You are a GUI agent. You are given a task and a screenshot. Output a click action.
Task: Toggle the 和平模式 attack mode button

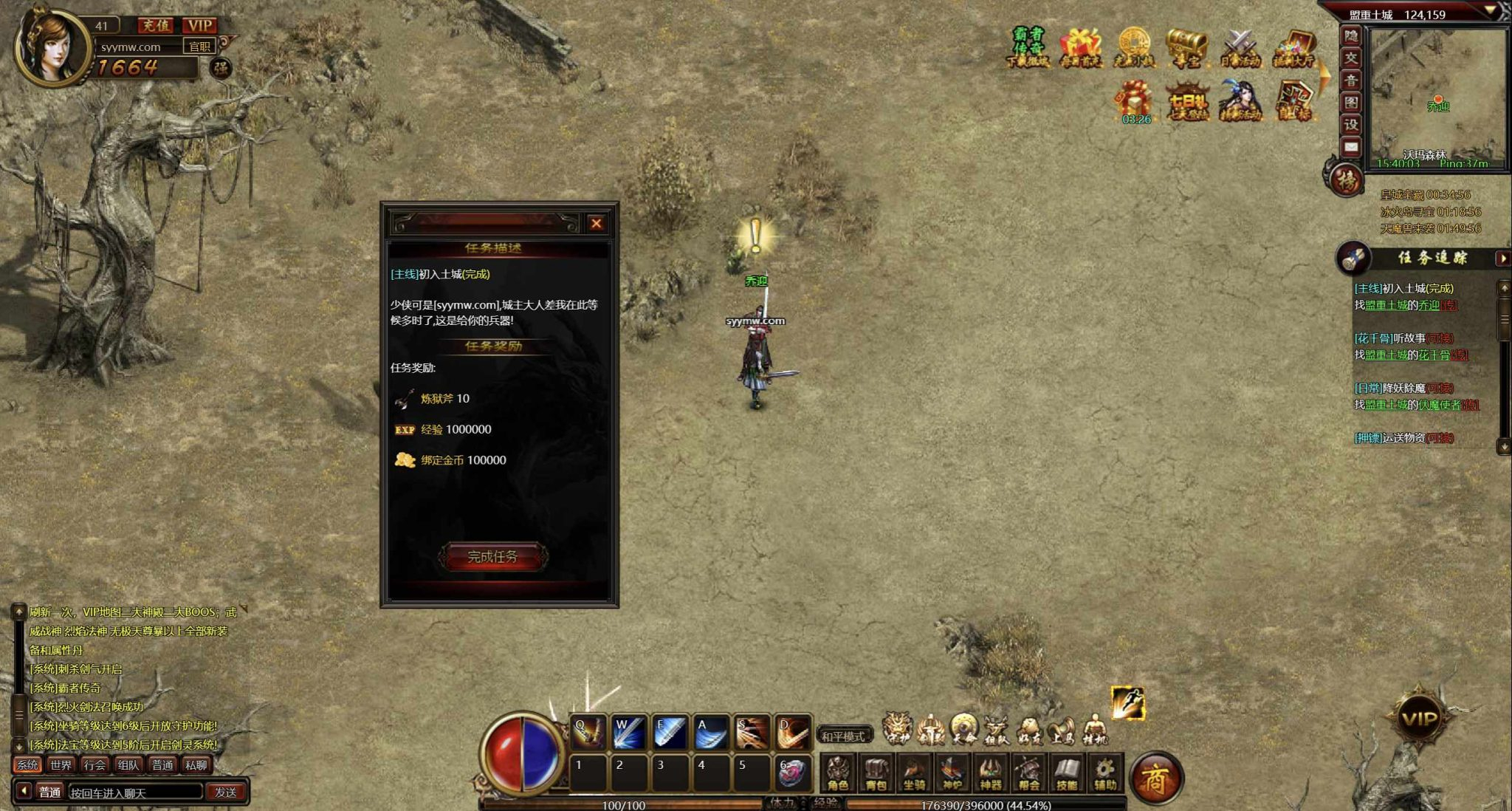pyautogui.click(x=843, y=736)
